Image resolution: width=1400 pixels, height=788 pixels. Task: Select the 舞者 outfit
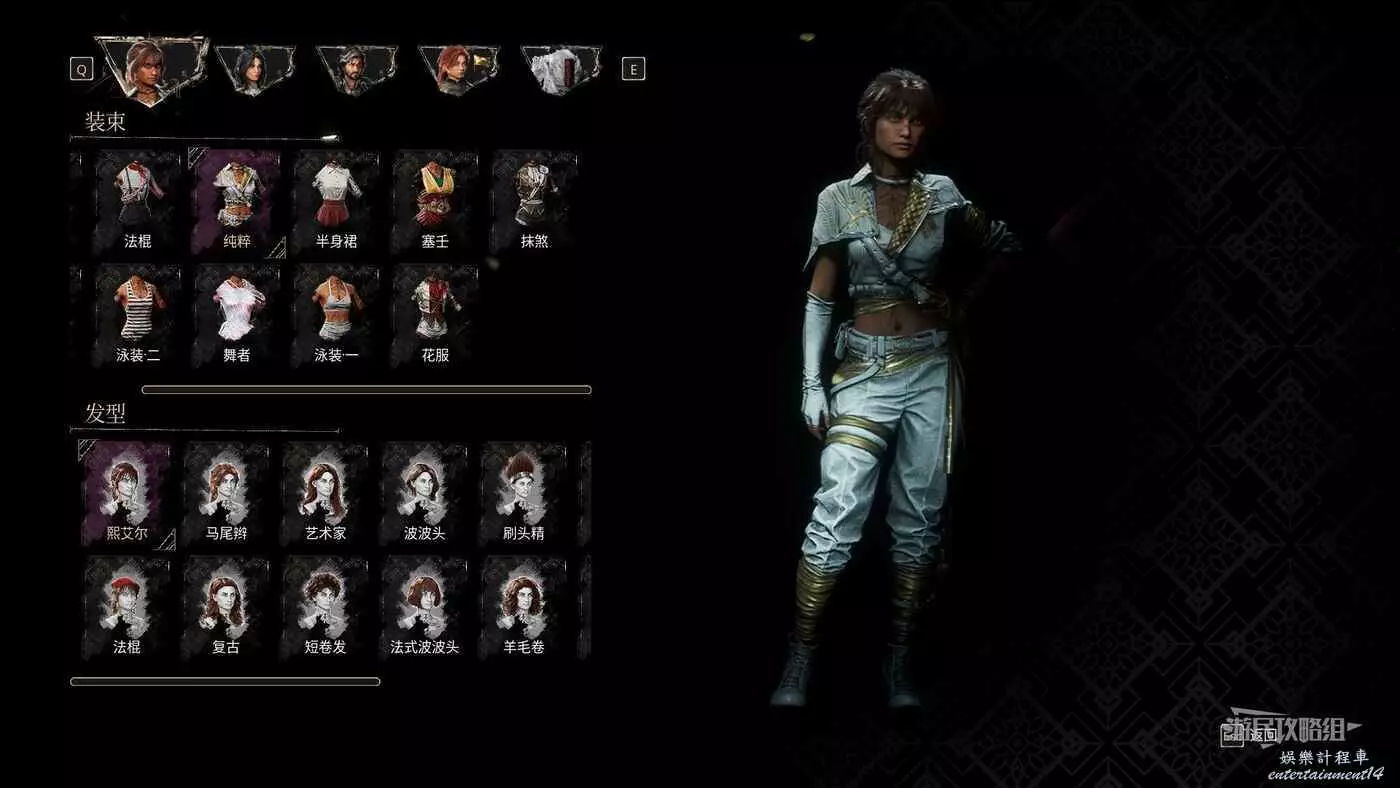[x=236, y=315]
